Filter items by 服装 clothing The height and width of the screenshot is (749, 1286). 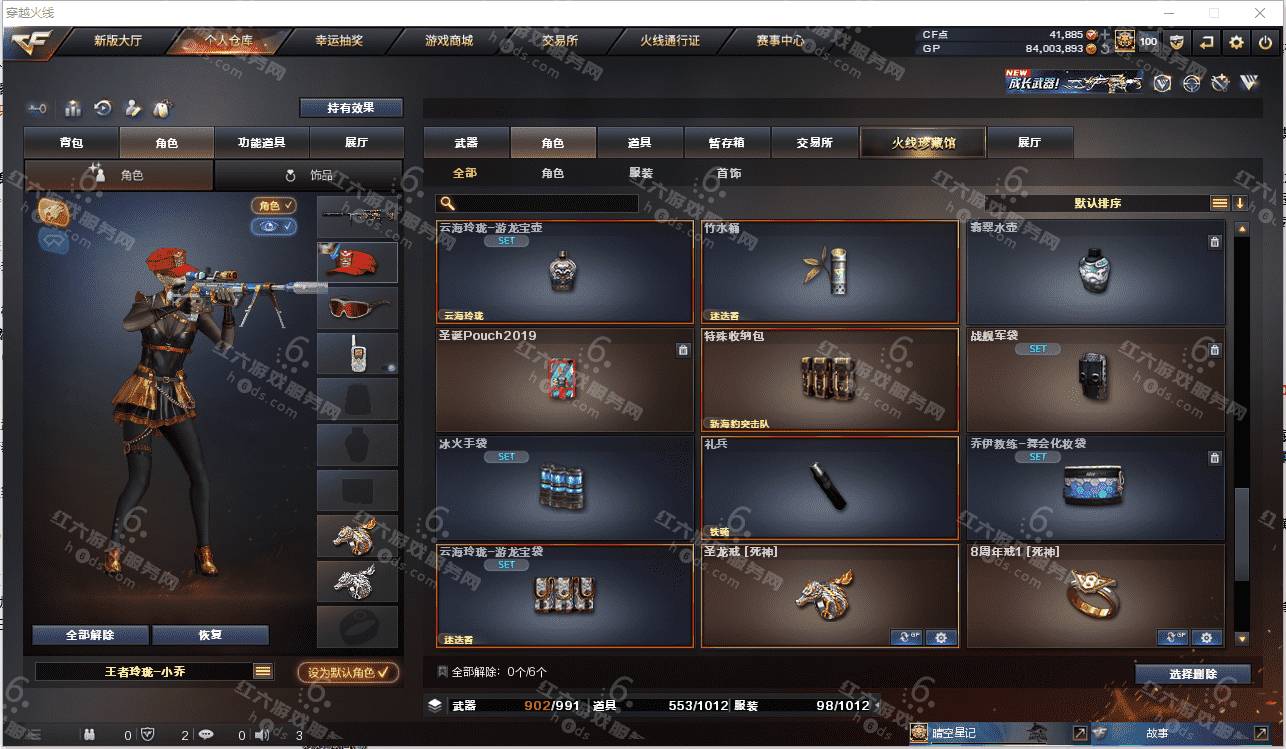click(x=641, y=173)
